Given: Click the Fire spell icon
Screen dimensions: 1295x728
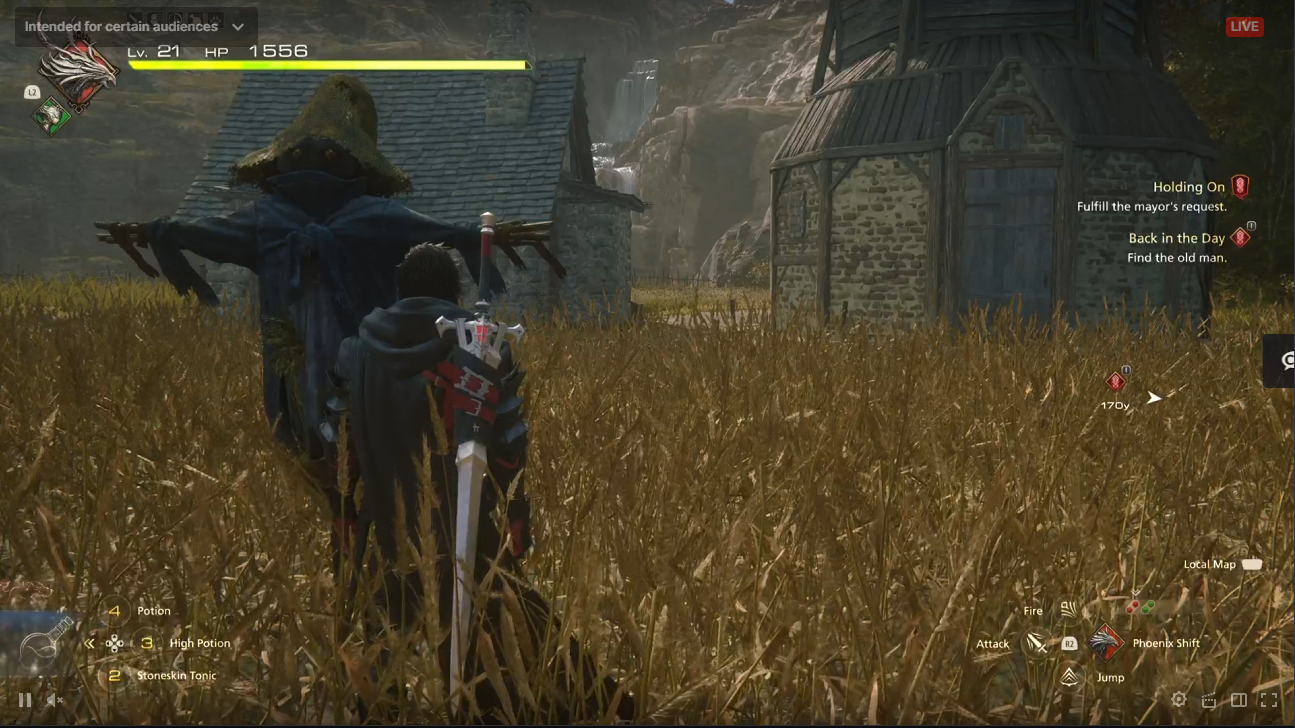Looking at the screenshot, I should 1068,610.
